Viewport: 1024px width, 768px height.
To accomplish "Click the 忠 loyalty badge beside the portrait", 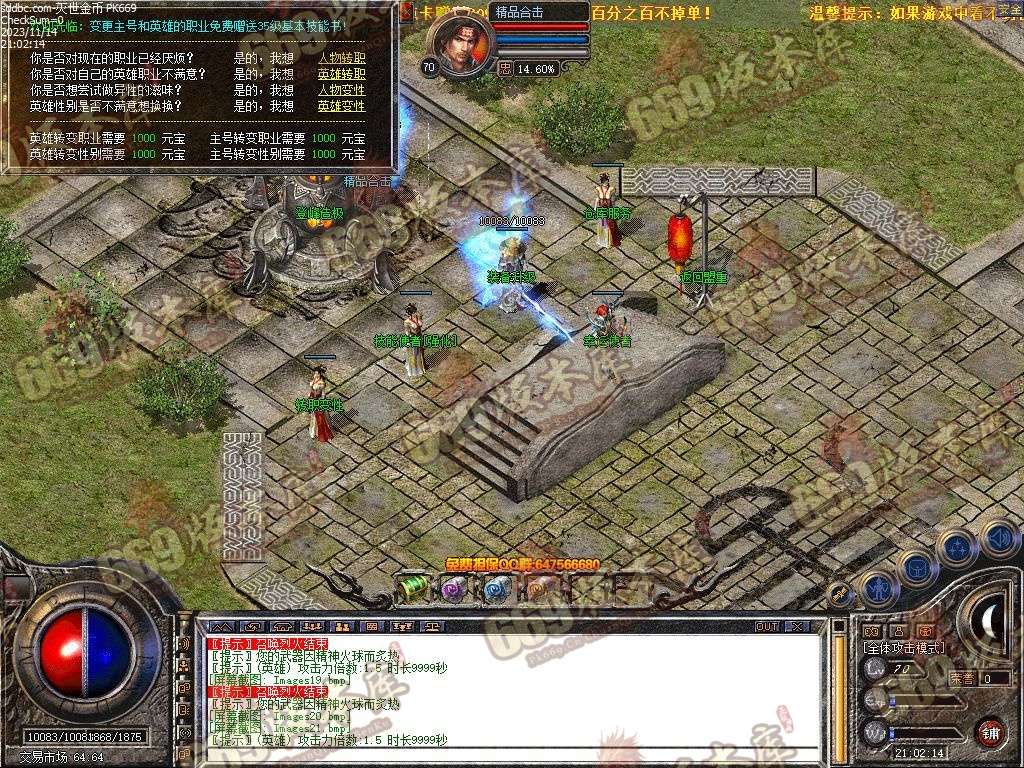I will [x=505, y=69].
